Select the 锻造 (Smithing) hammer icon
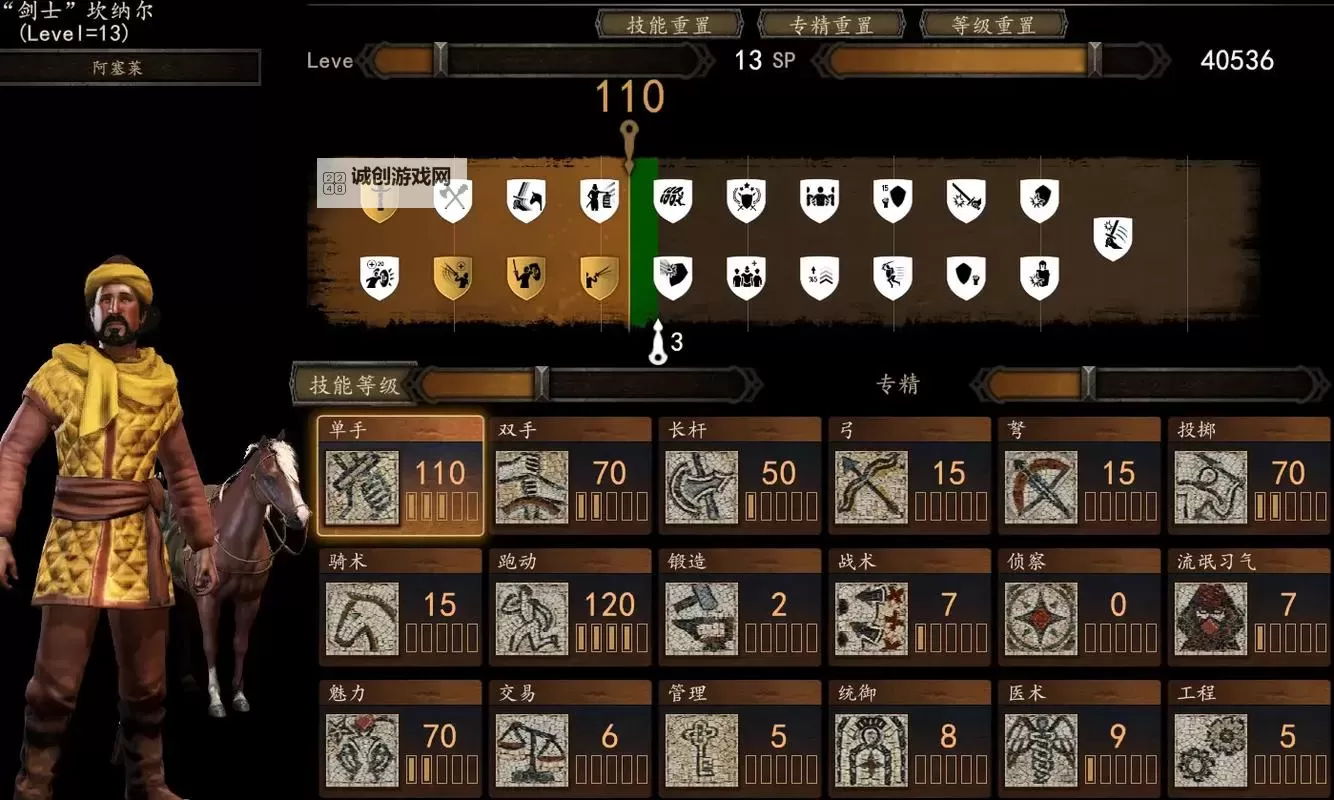This screenshot has width=1334, height=800. (x=700, y=618)
